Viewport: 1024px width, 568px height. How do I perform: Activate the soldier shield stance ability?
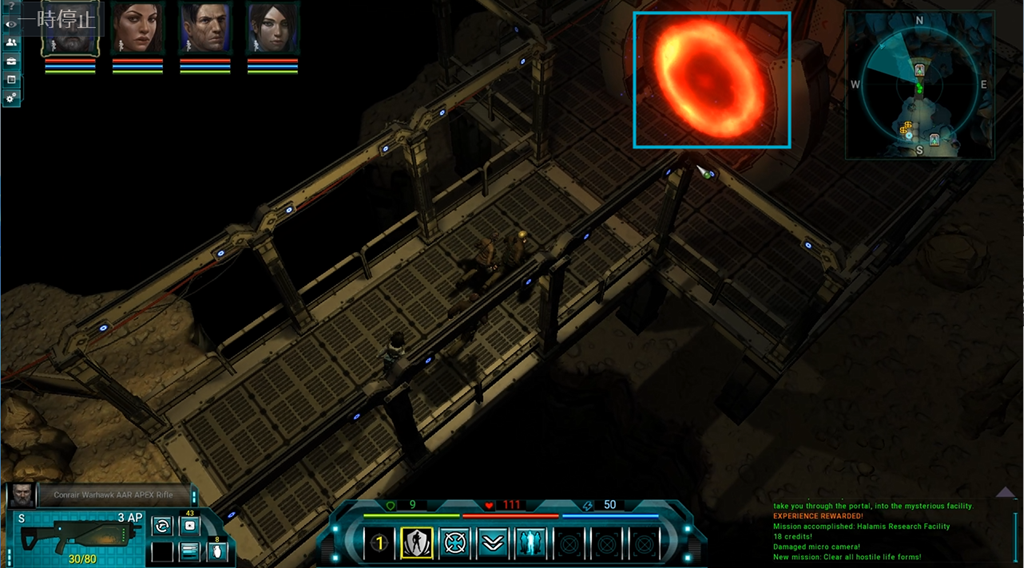point(416,543)
